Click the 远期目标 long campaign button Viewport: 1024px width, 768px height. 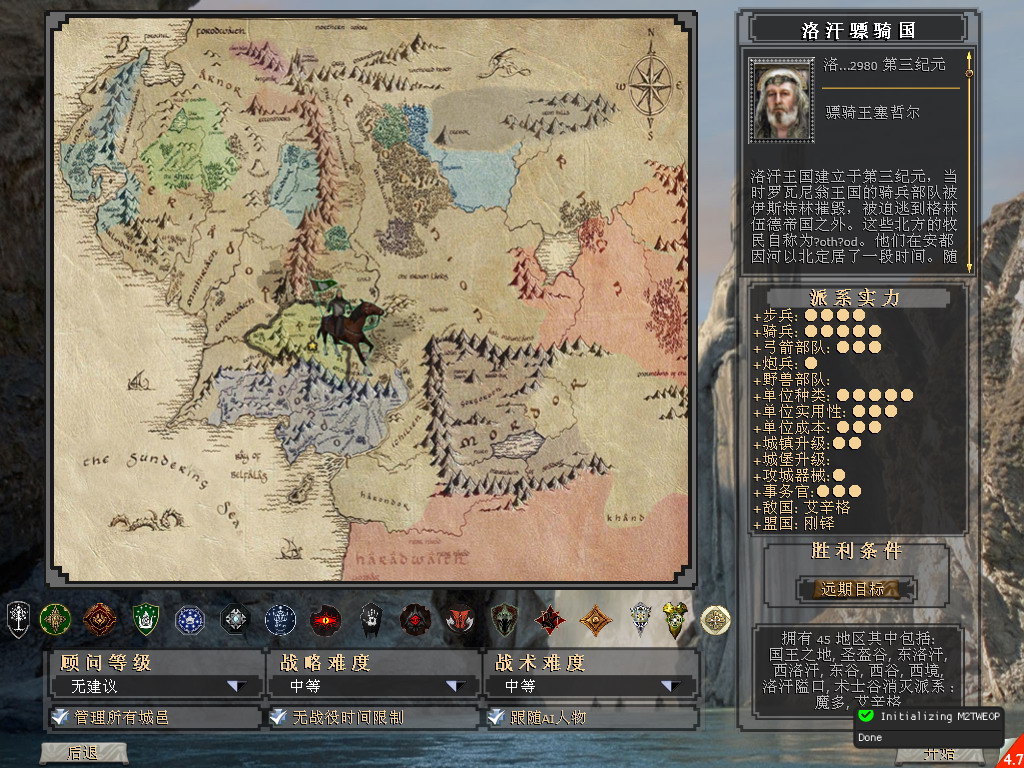coord(853,589)
